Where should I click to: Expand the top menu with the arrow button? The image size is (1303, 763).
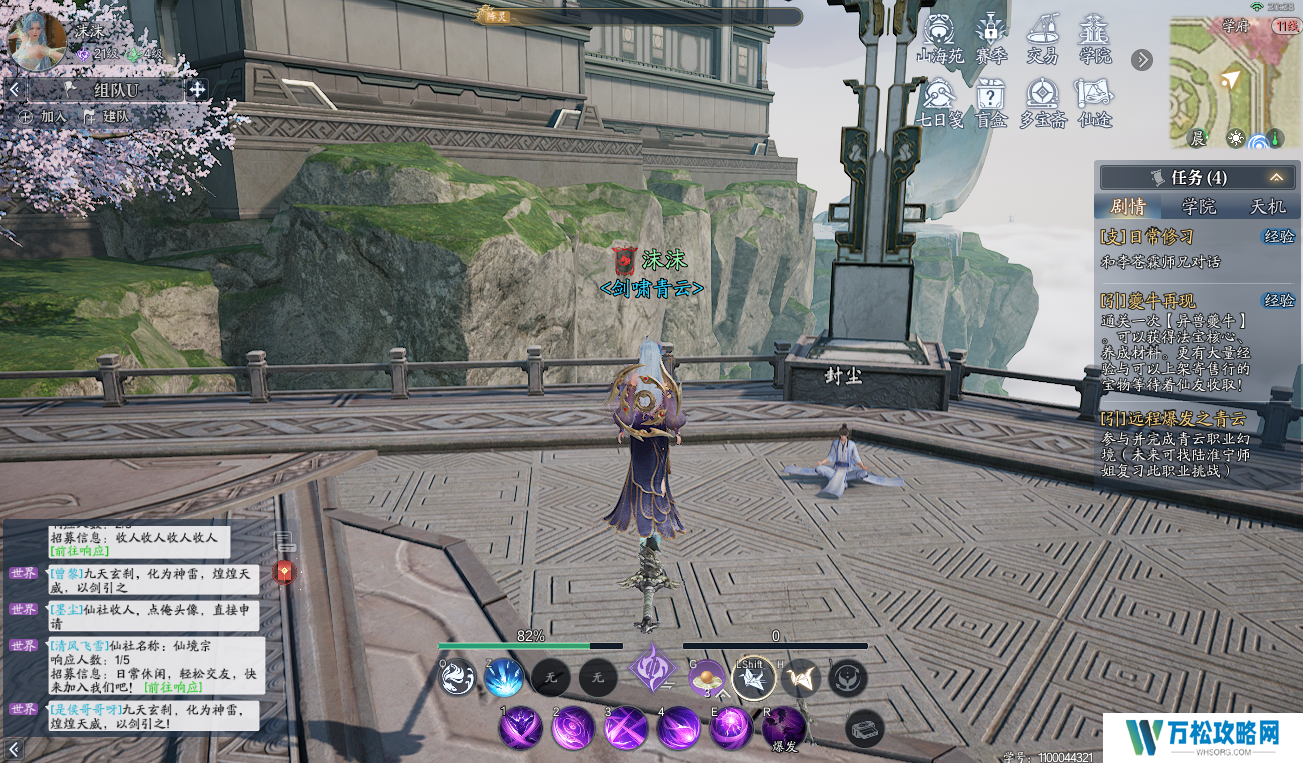(1142, 60)
